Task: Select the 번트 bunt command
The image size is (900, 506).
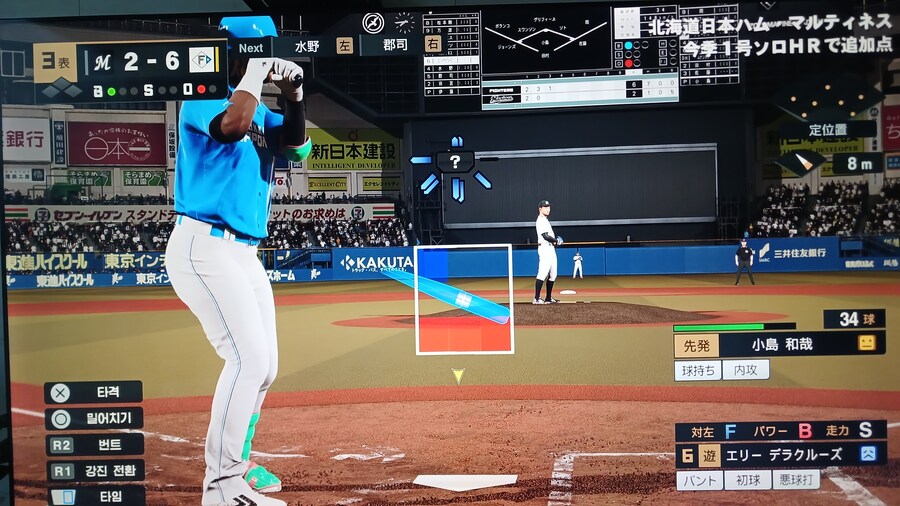Action: click(x=93, y=444)
